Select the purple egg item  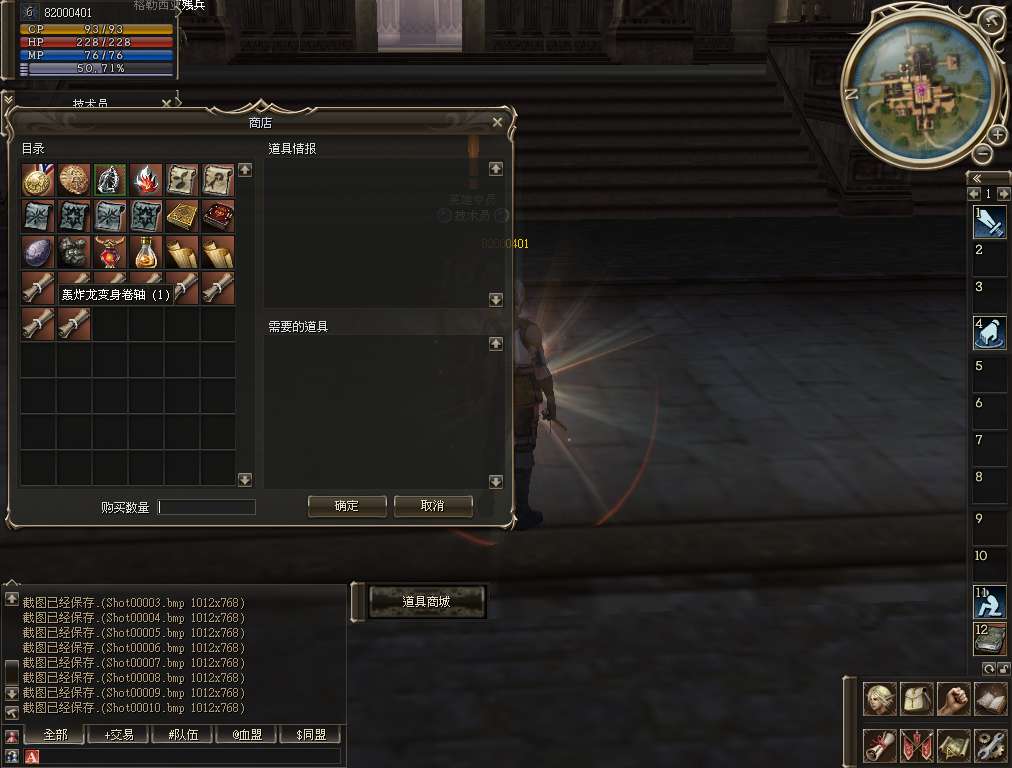click(x=38, y=252)
